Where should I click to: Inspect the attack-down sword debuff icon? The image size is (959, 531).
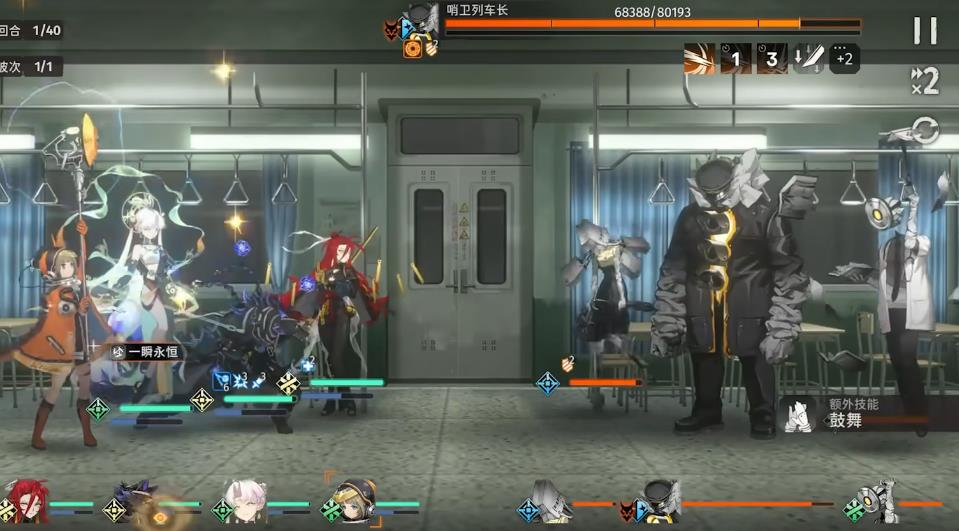(808, 59)
